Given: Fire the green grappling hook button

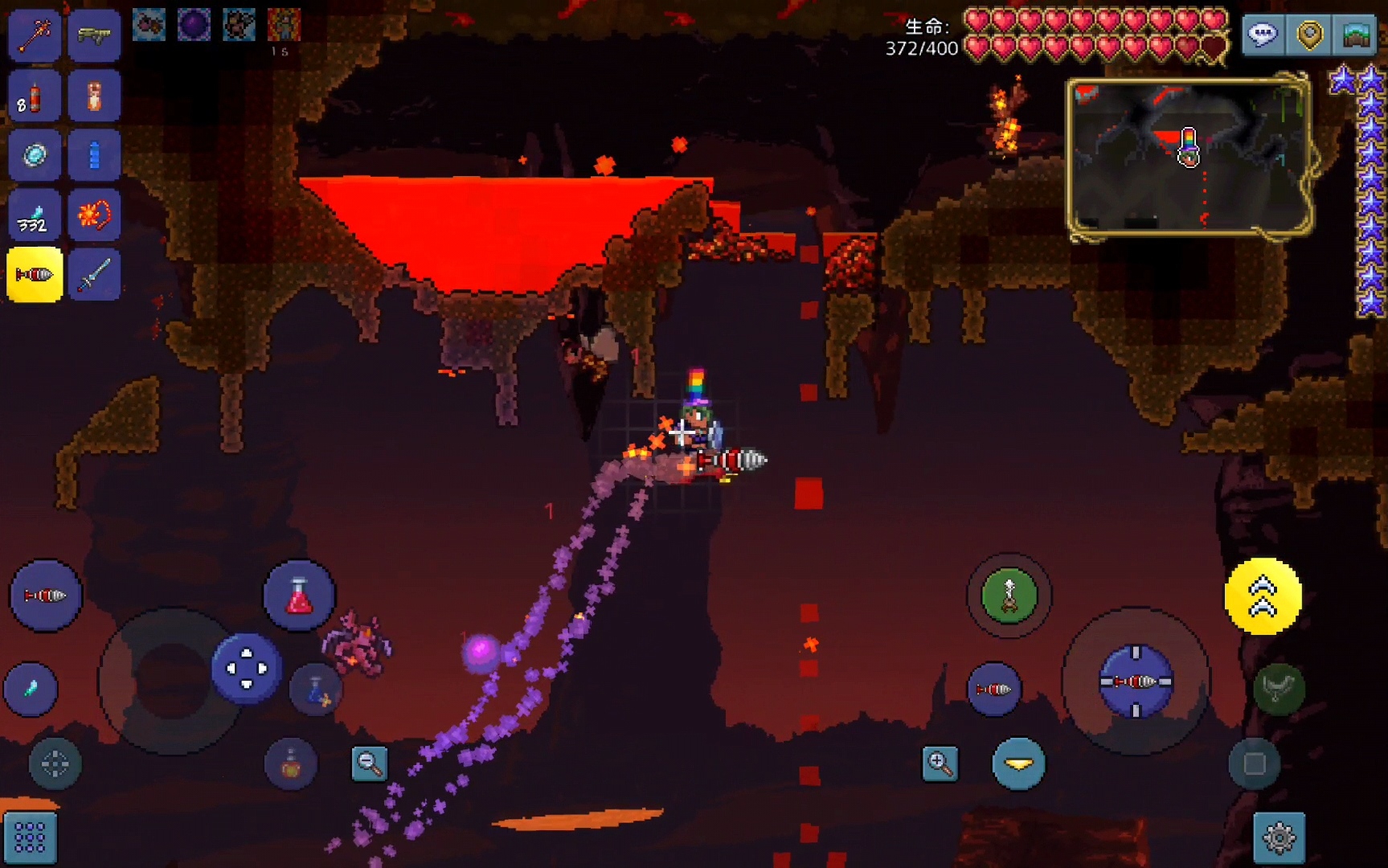Looking at the screenshot, I should coord(1009,596).
